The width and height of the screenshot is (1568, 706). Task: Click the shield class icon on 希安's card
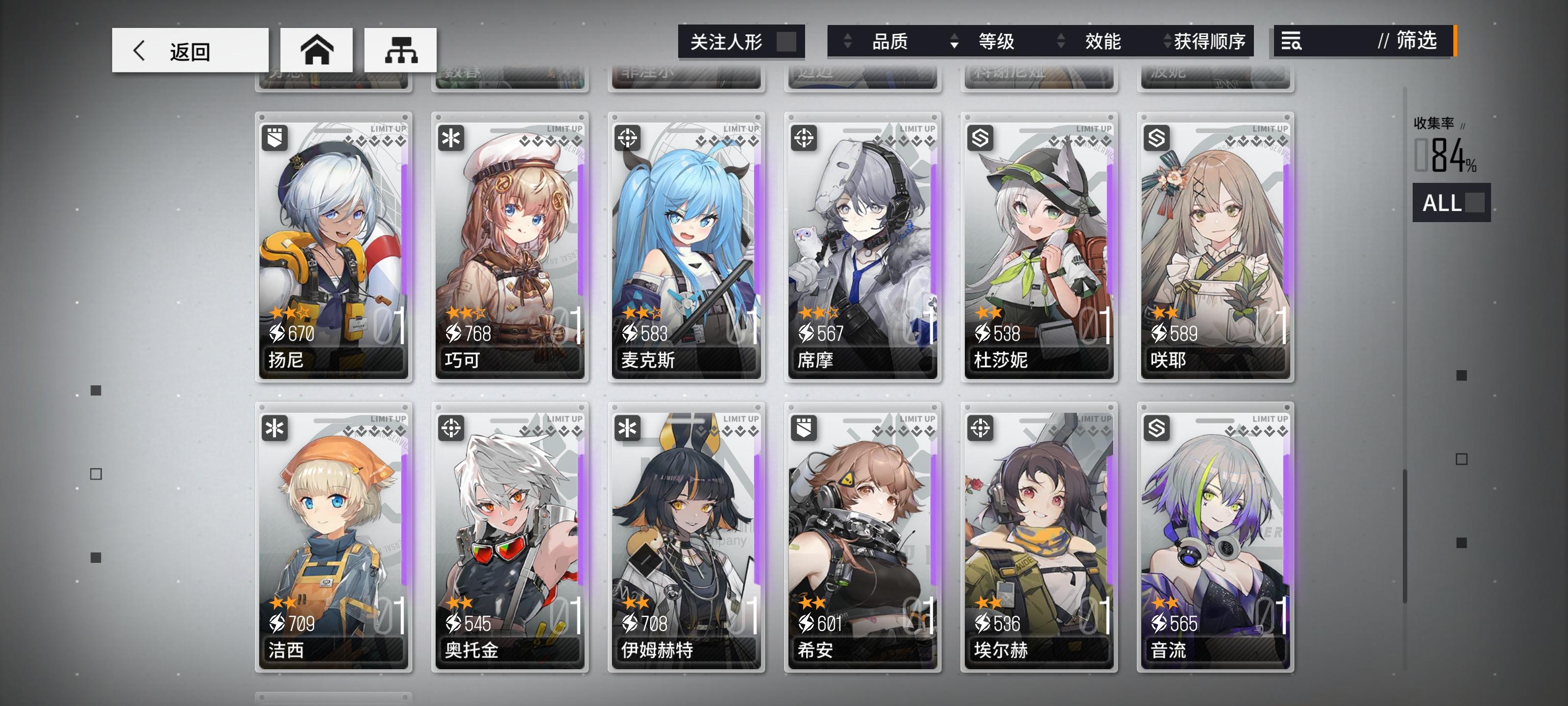tap(805, 429)
